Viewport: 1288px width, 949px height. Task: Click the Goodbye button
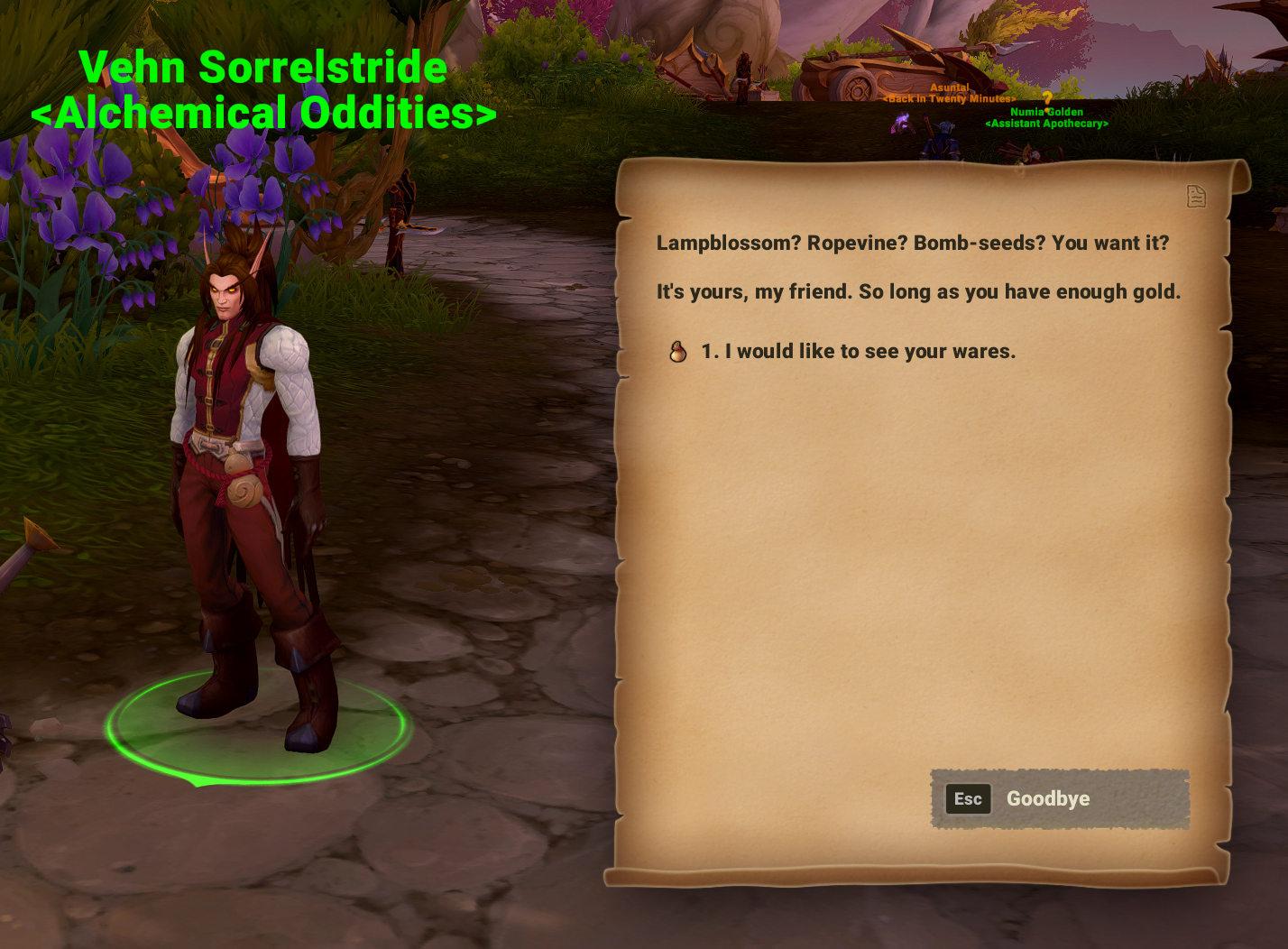click(1060, 799)
